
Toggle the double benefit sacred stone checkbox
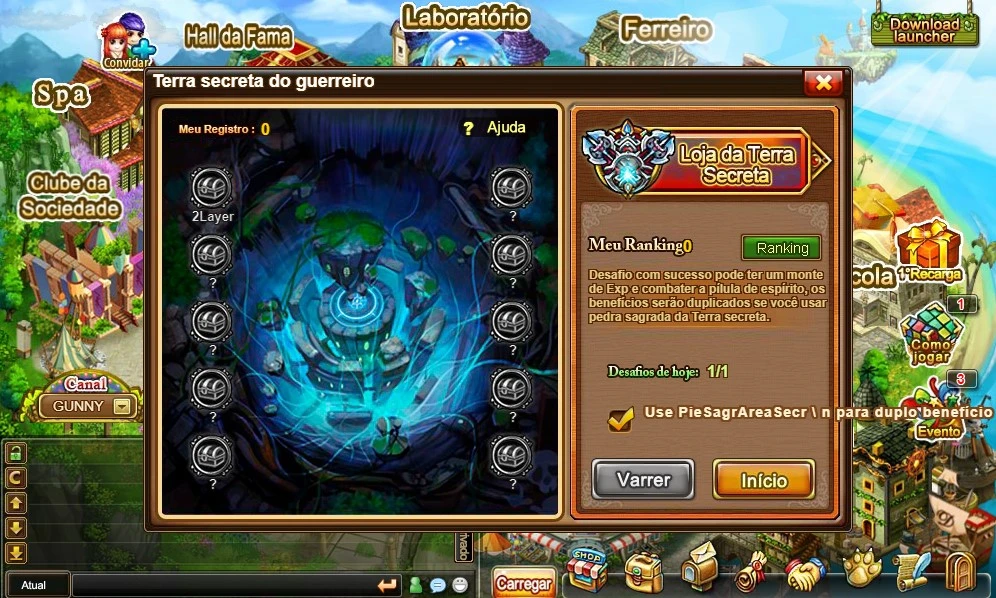pos(620,419)
